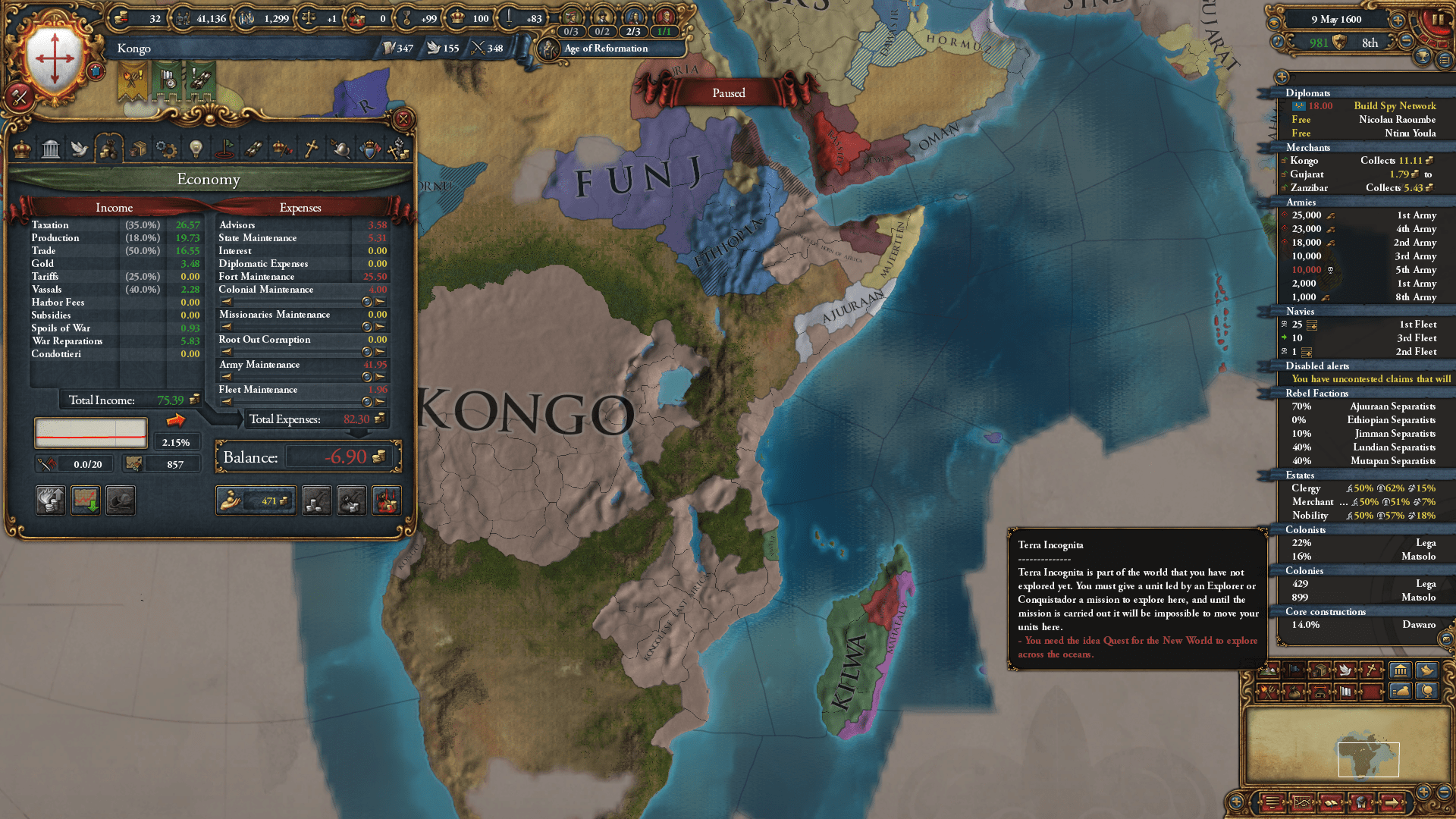Image resolution: width=1456 pixels, height=819 pixels.
Task: Toggle the terrain mapmode above the minimap
Action: click(1267, 670)
